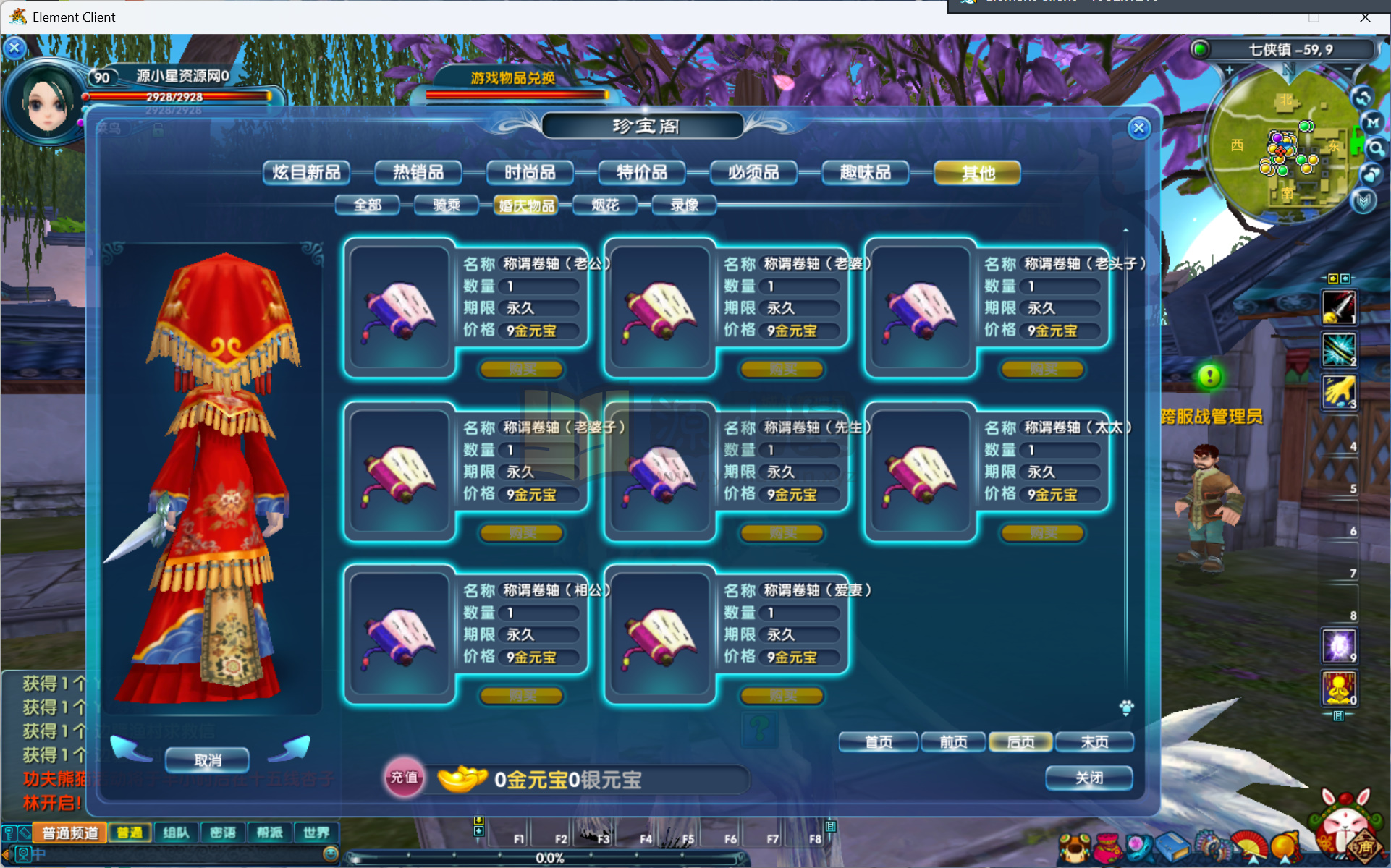Click the scroll-up arrow in the shop list
The height and width of the screenshot is (868, 1391).
tap(1126, 229)
